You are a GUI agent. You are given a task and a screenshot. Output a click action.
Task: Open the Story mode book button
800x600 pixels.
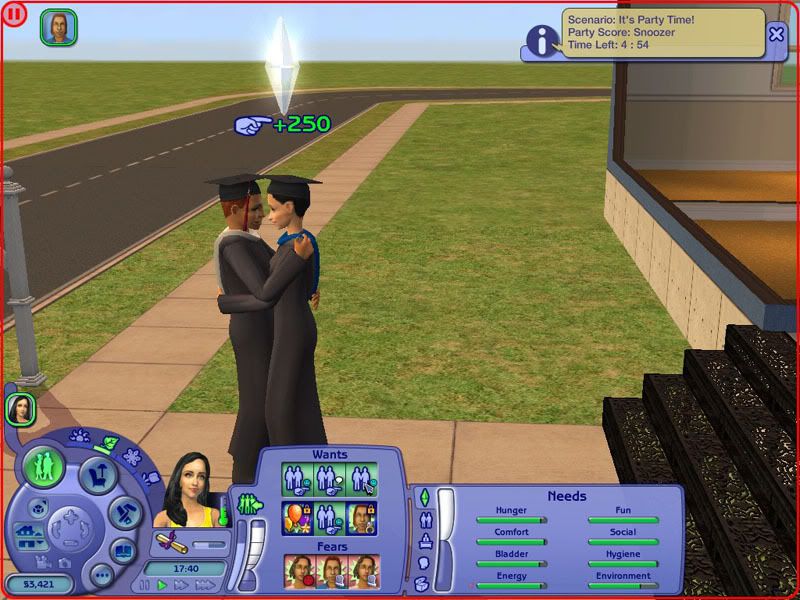[x=121, y=551]
